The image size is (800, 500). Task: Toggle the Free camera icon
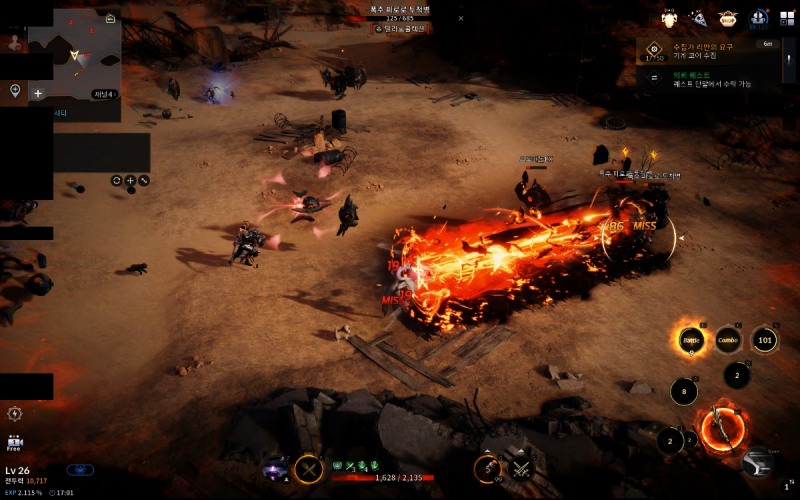pyautogui.click(x=14, y=442)
